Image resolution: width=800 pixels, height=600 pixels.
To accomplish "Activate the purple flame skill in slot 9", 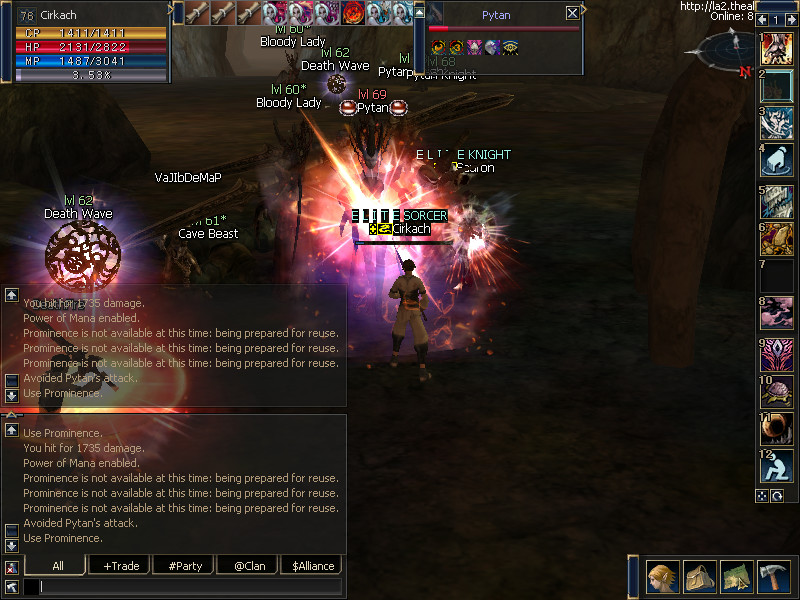I will 778,353.
